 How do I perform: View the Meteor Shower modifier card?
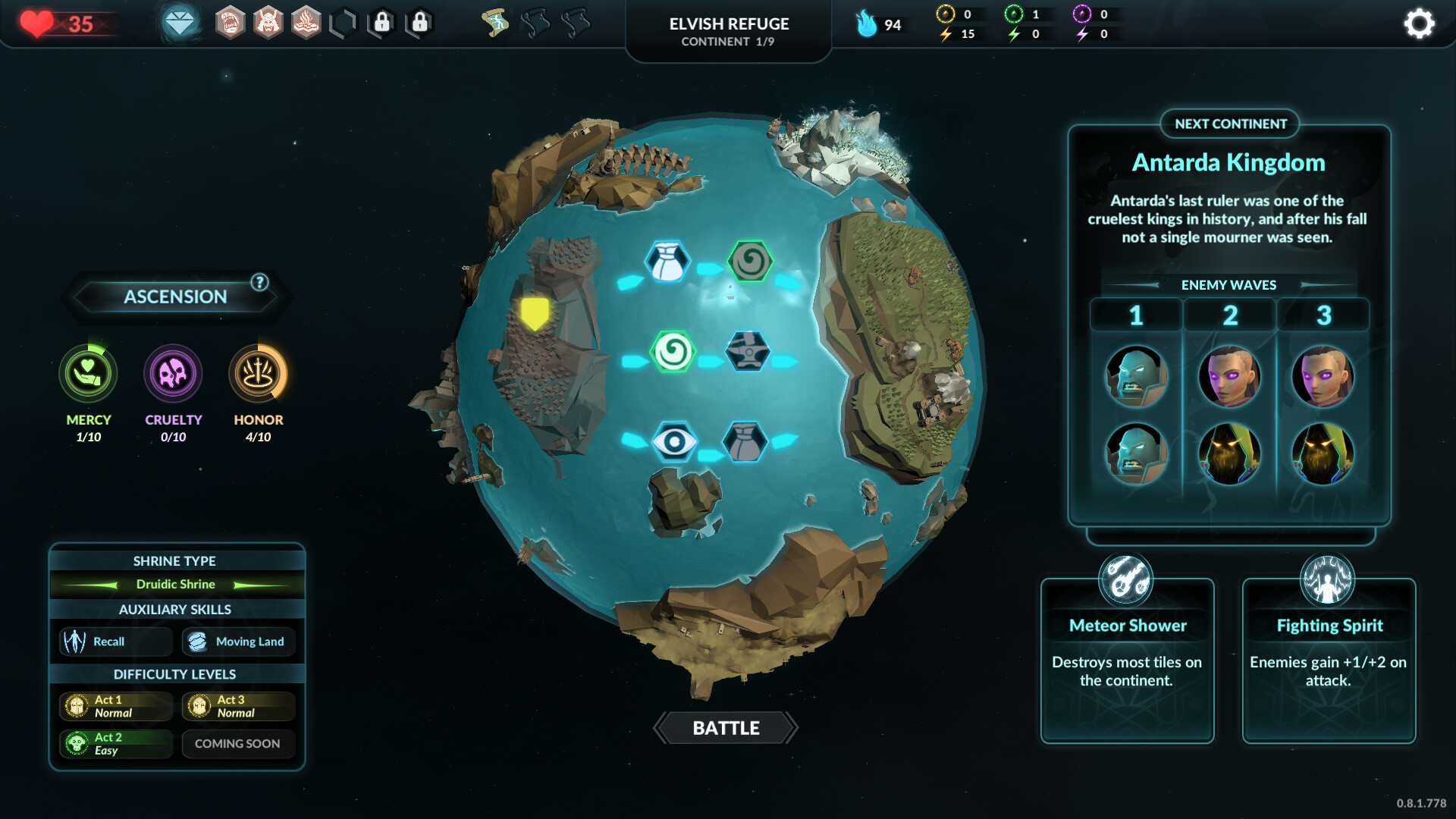pyautogui.click(x=1127, y=660)
